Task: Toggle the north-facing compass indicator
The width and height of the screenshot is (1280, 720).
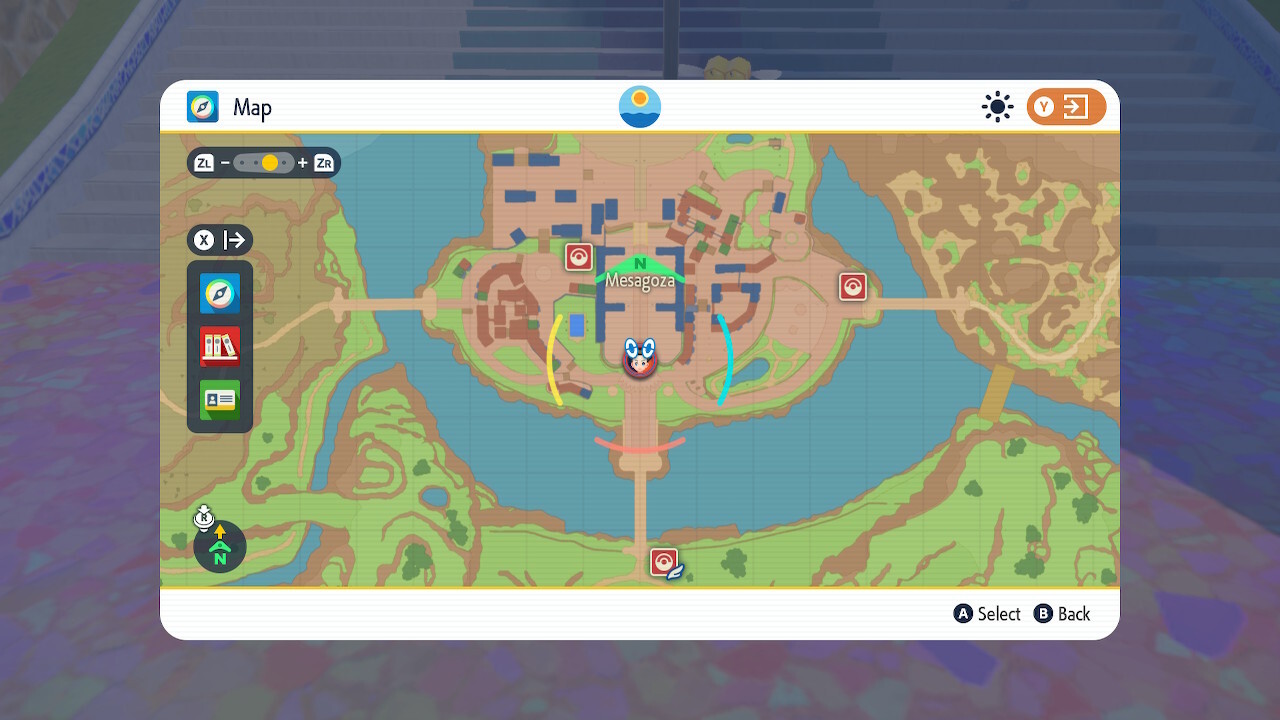Action: click(x=220, y=547)
